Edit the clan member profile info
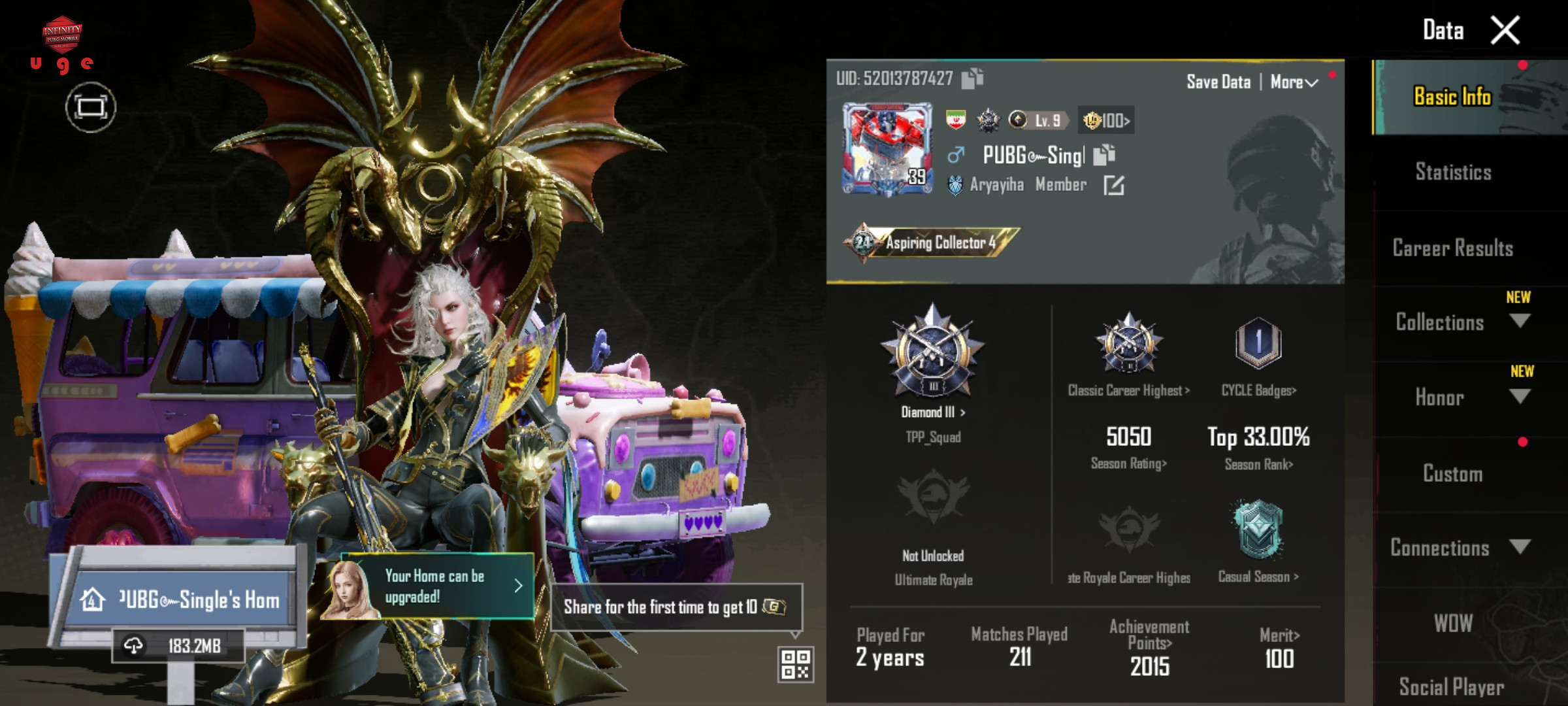 click(x=1113, y=186)
